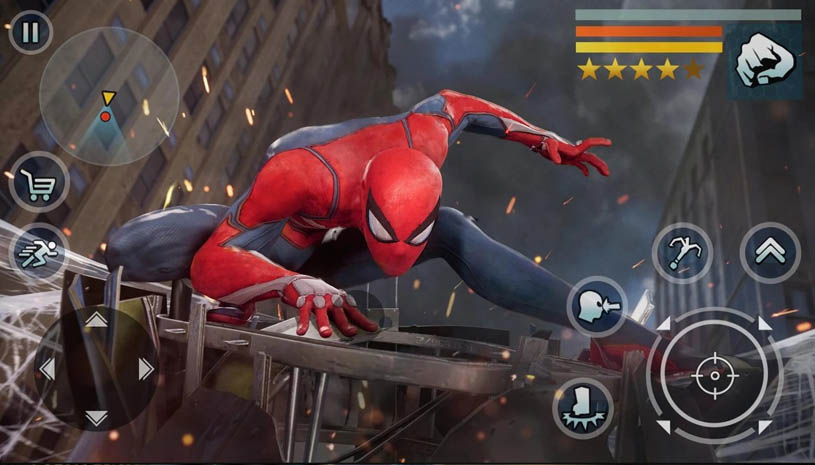This screenshot has height=465, width=815.
Task: Activate the grappling hook ability
Action: [x=683, y=252]
